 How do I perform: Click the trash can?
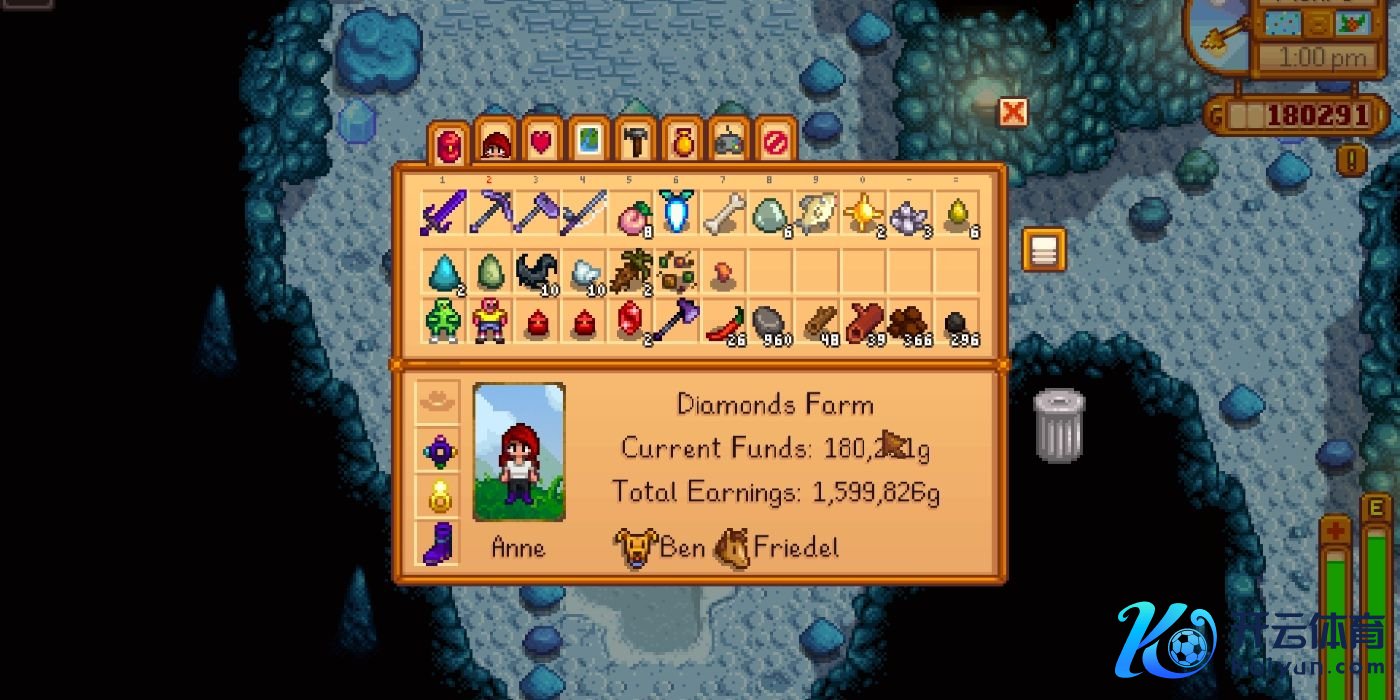(x=1058, y=426)
